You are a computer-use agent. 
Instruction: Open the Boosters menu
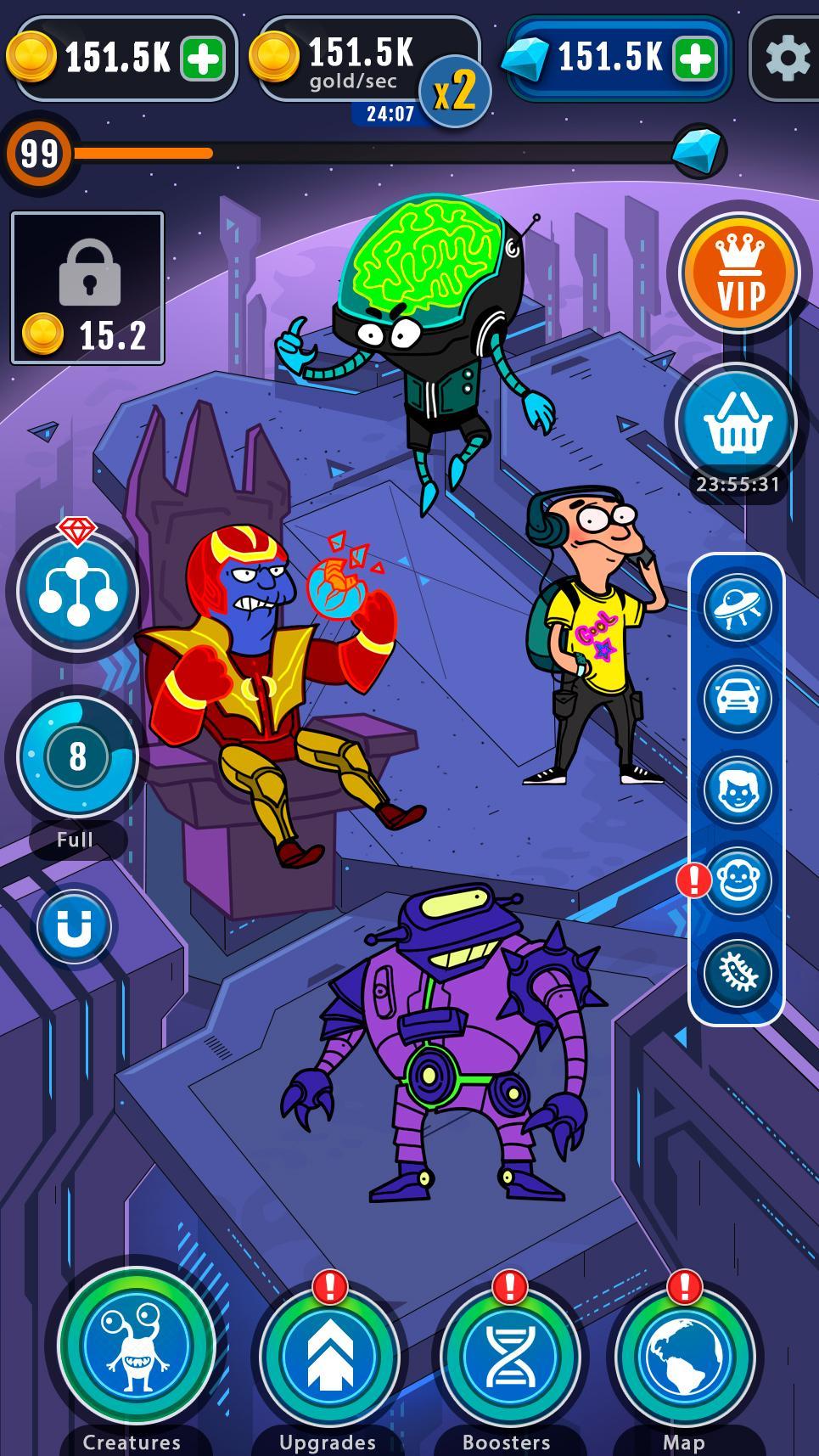508,1356
